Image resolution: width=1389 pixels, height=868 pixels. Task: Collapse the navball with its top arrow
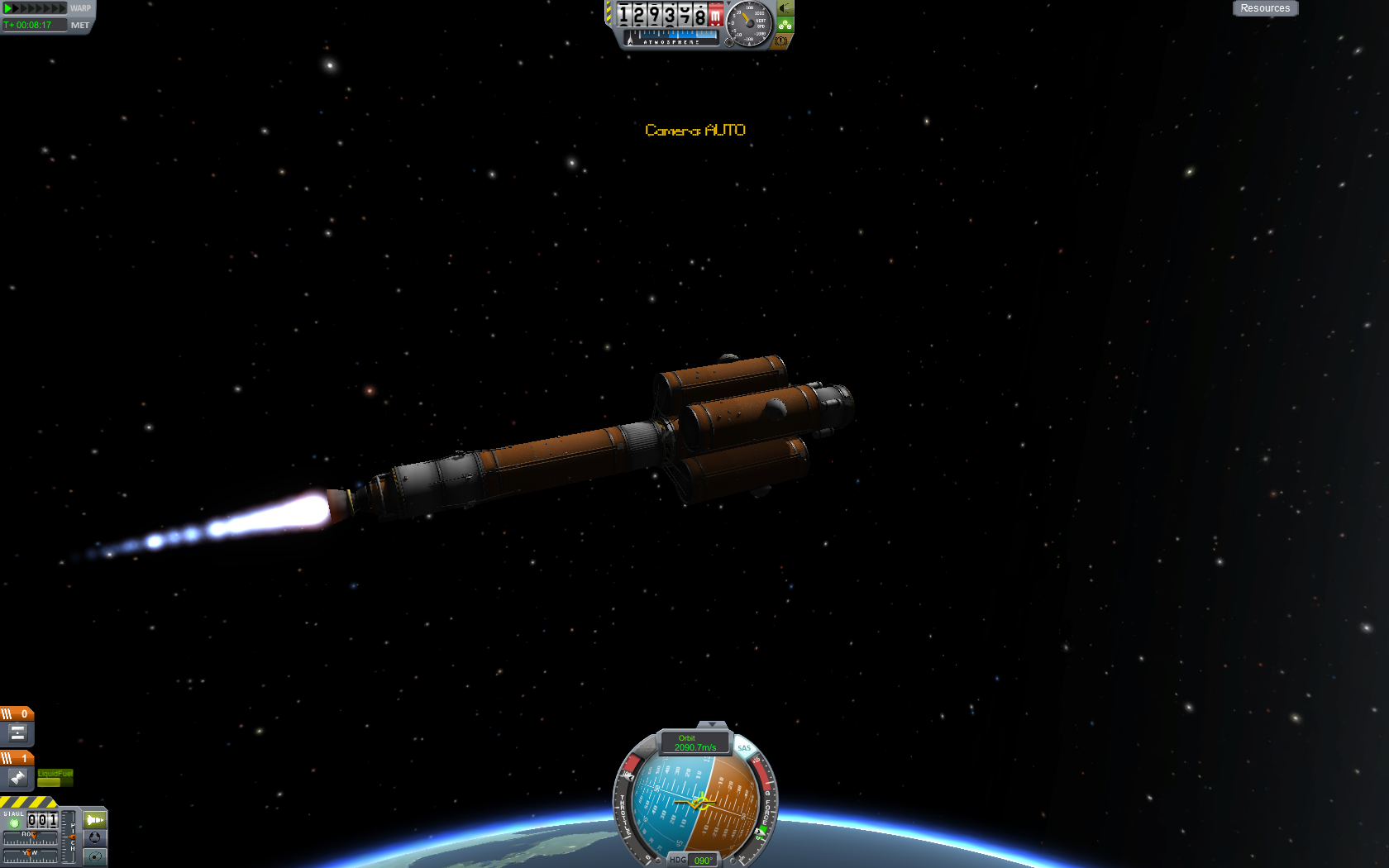coord(712,725)
